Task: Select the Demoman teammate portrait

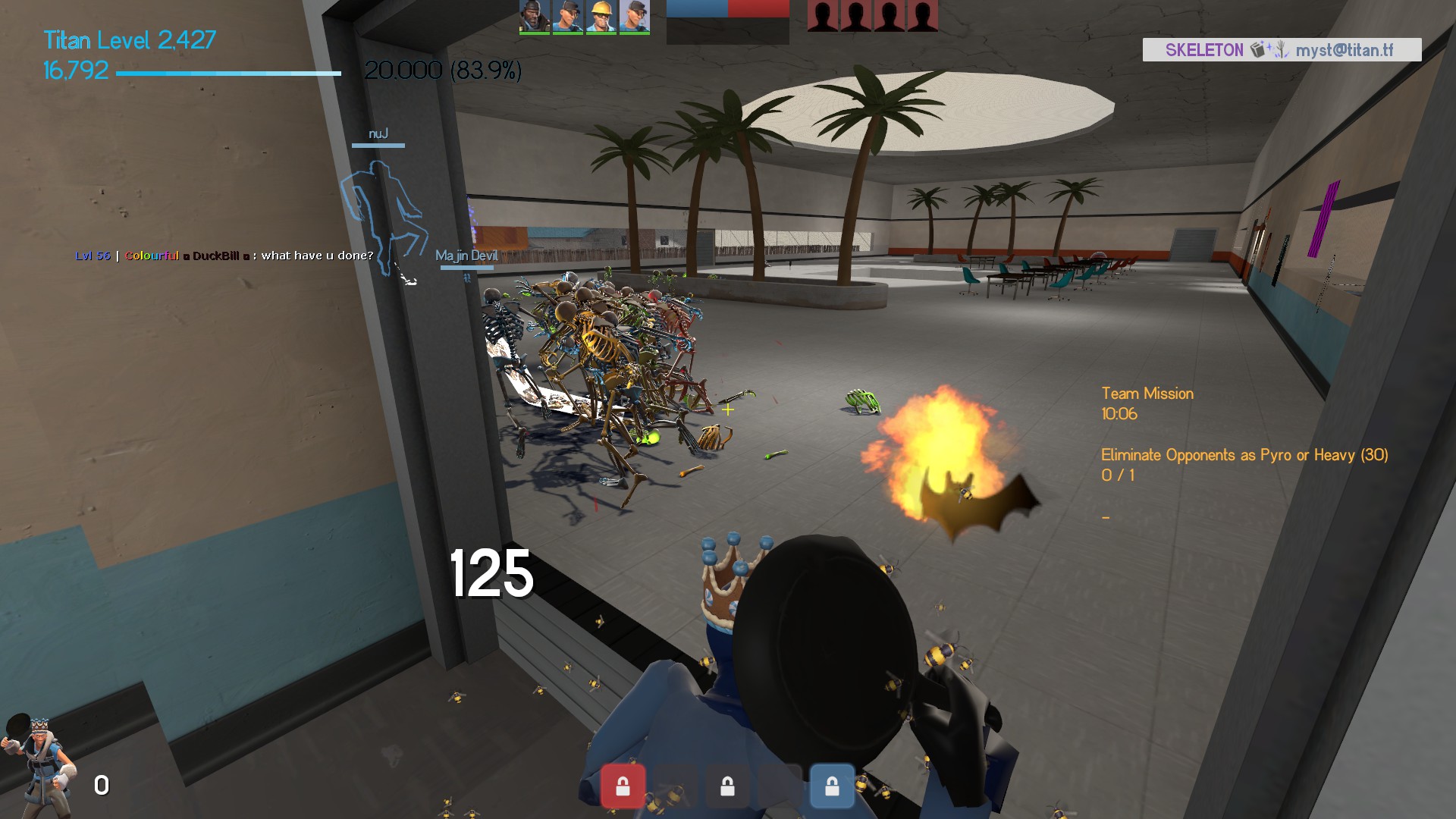Action: point(534,17)
